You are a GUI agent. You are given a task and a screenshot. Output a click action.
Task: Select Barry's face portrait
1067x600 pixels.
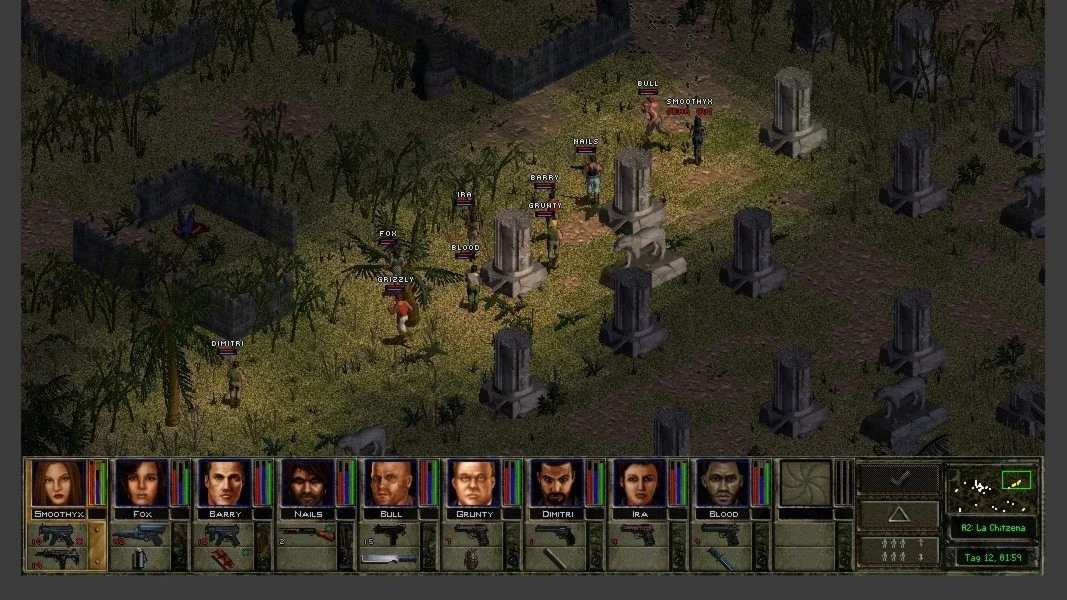point(223,483)
